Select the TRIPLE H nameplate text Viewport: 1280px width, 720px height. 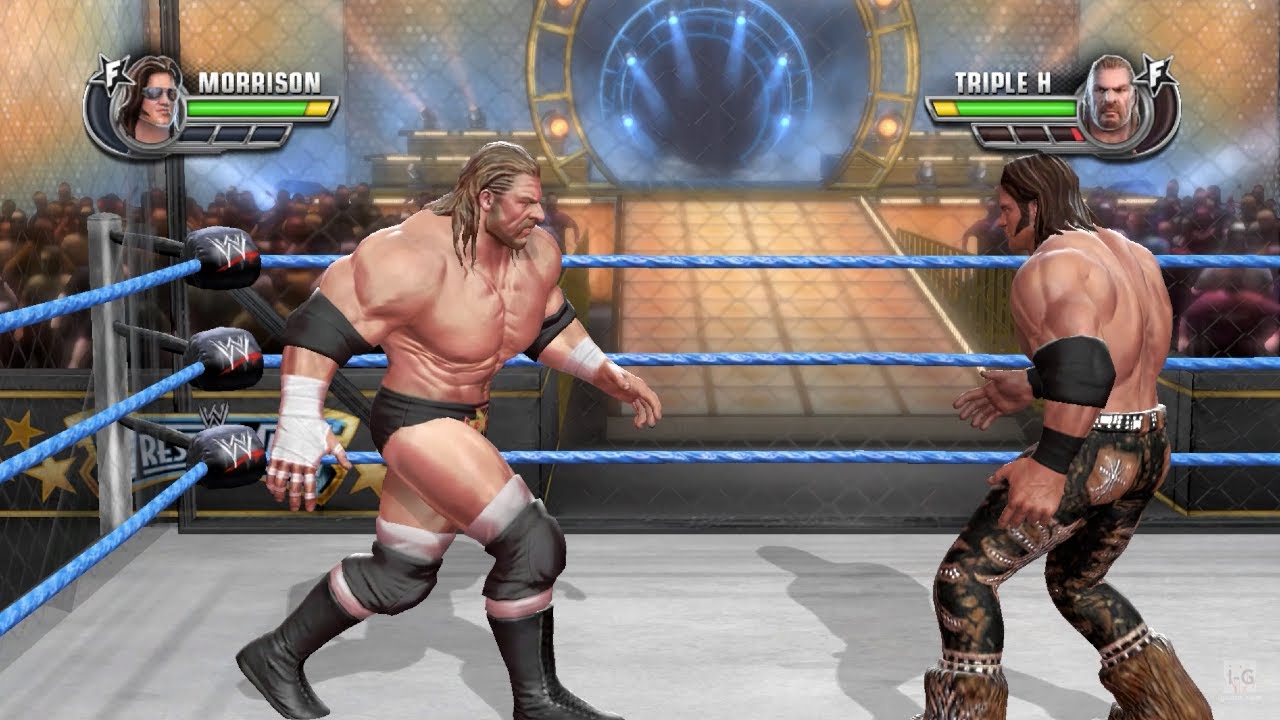tap(1003, 80)
